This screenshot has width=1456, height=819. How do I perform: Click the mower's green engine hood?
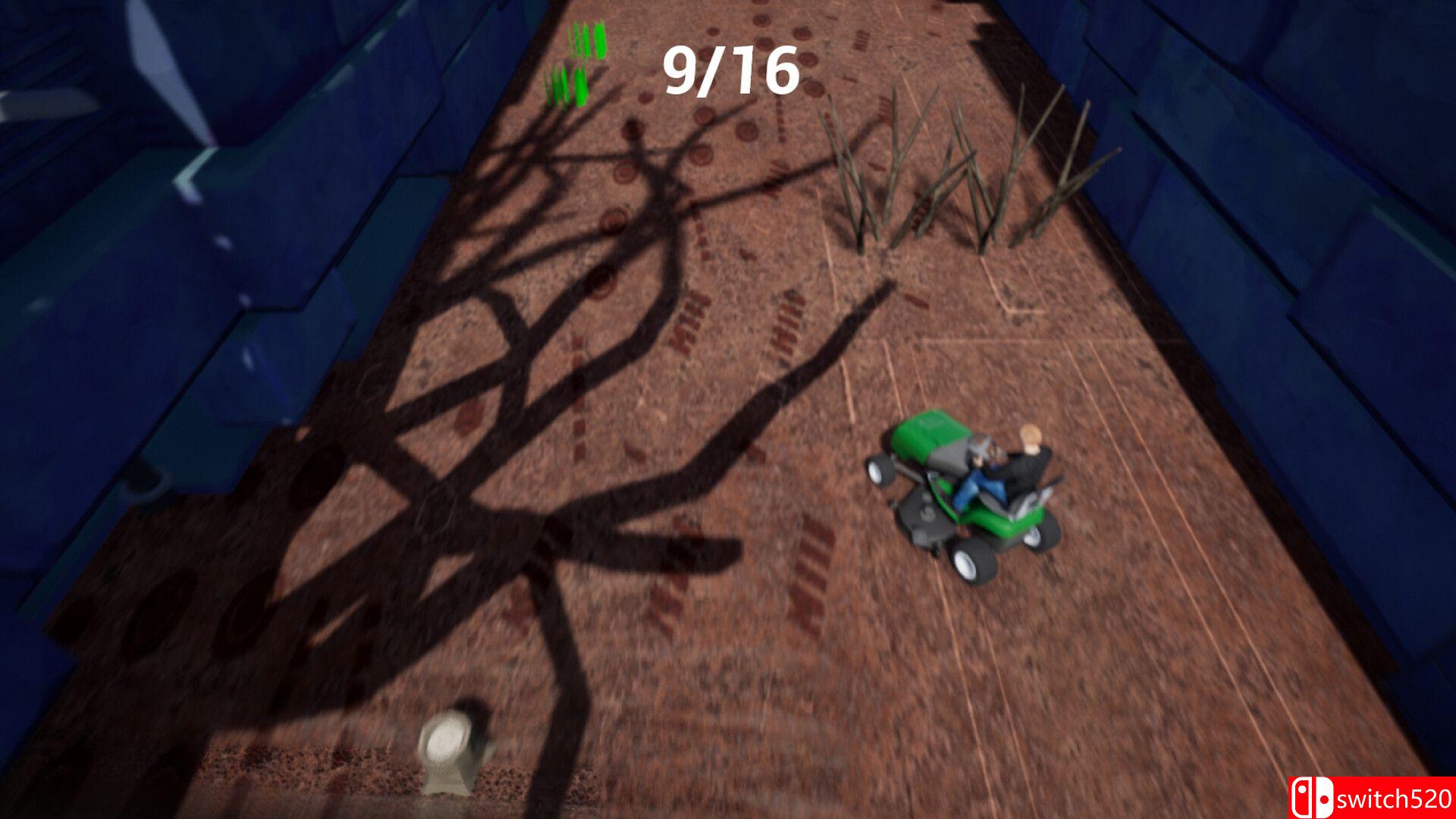click(x=927, y=436)
